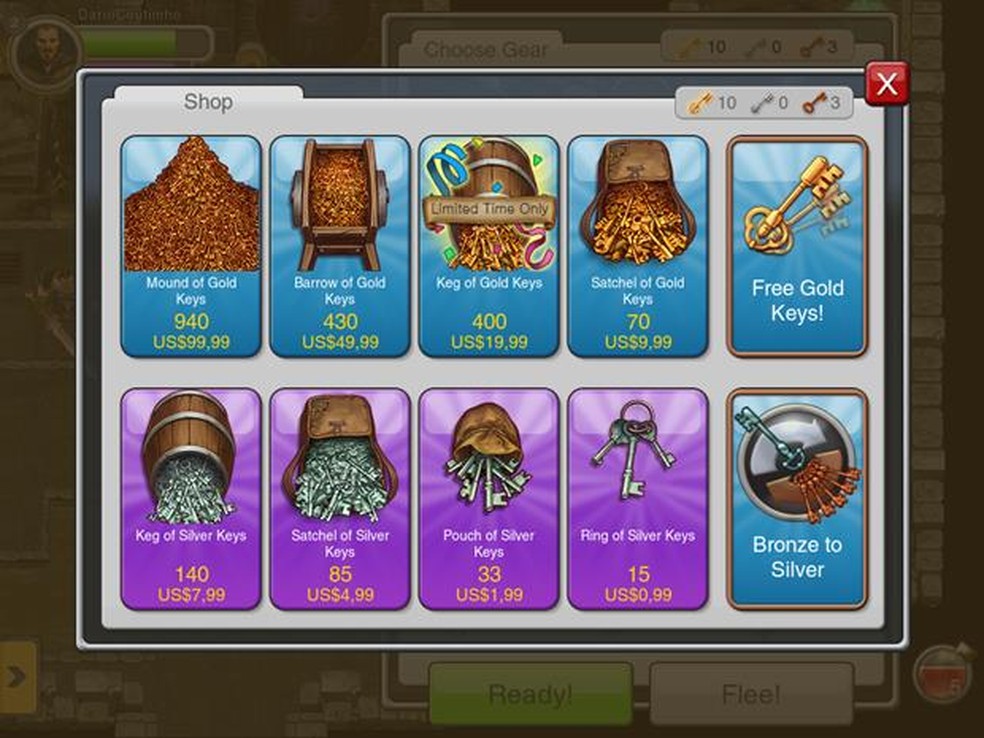This screenshot has height=738, width=984.
Task: Choose the Satchel of Gold Keys
Action: [637, 246]
